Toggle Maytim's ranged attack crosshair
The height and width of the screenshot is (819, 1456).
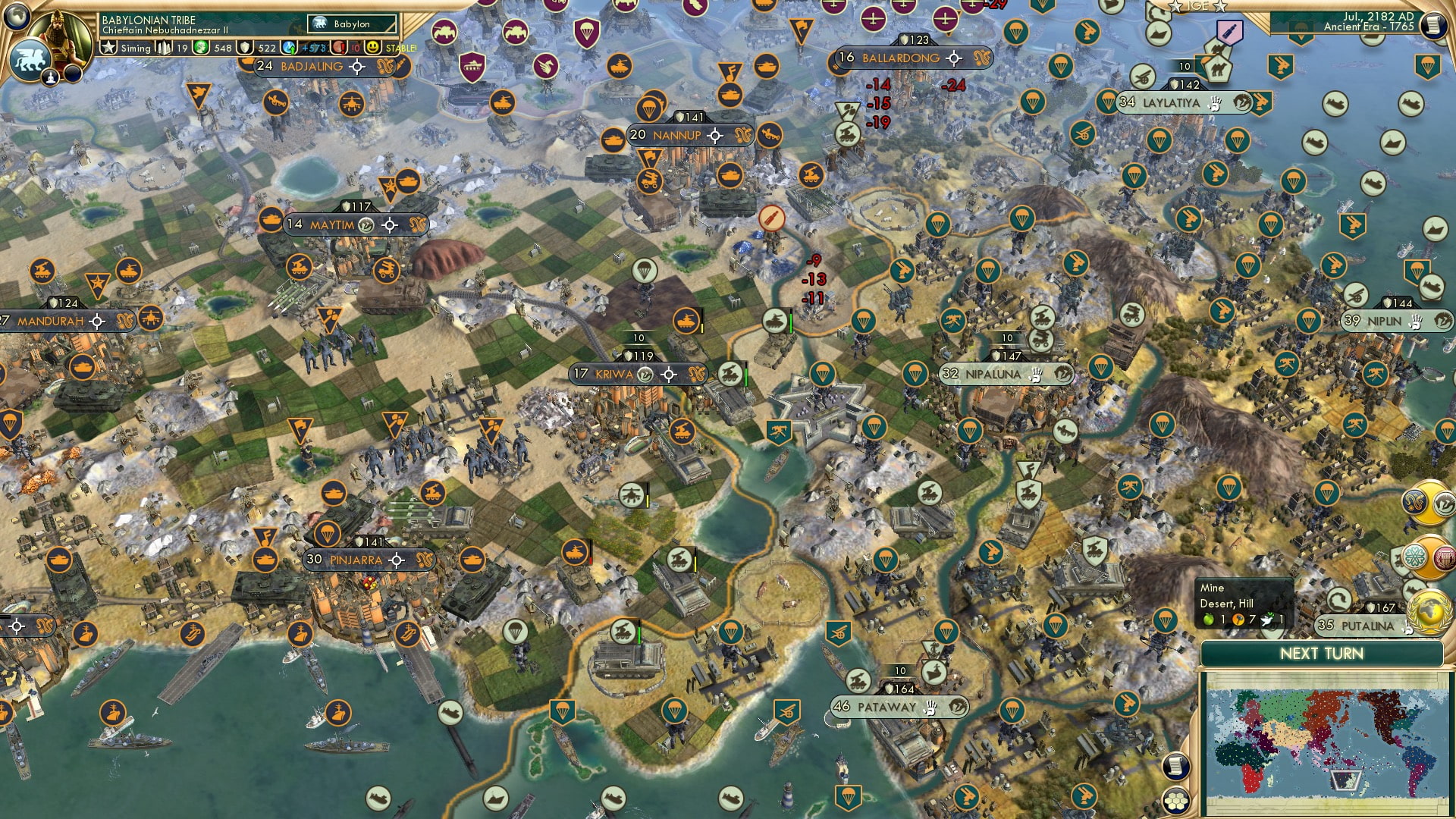[391, 224]
